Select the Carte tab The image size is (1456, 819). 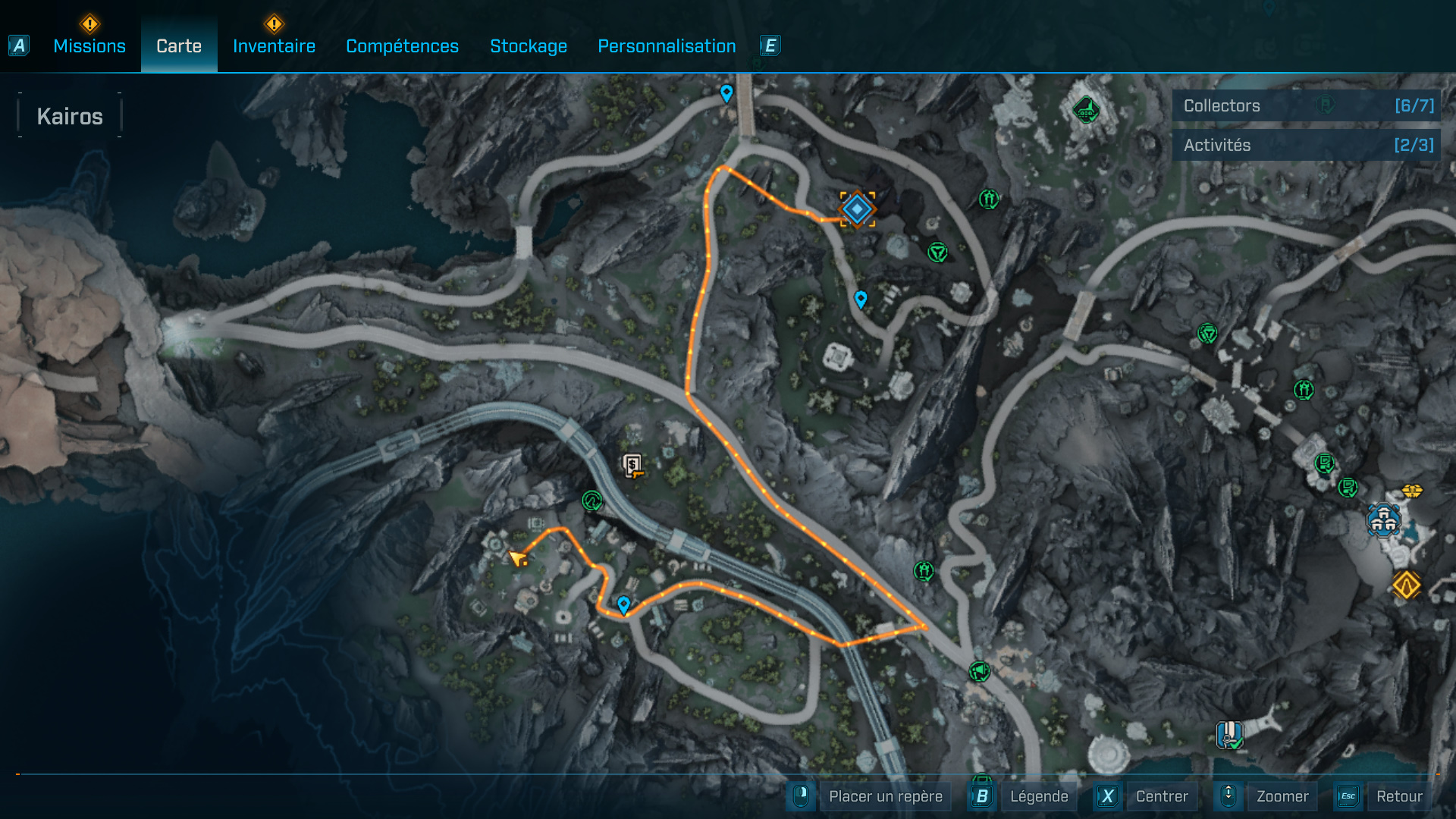(179, 46)
